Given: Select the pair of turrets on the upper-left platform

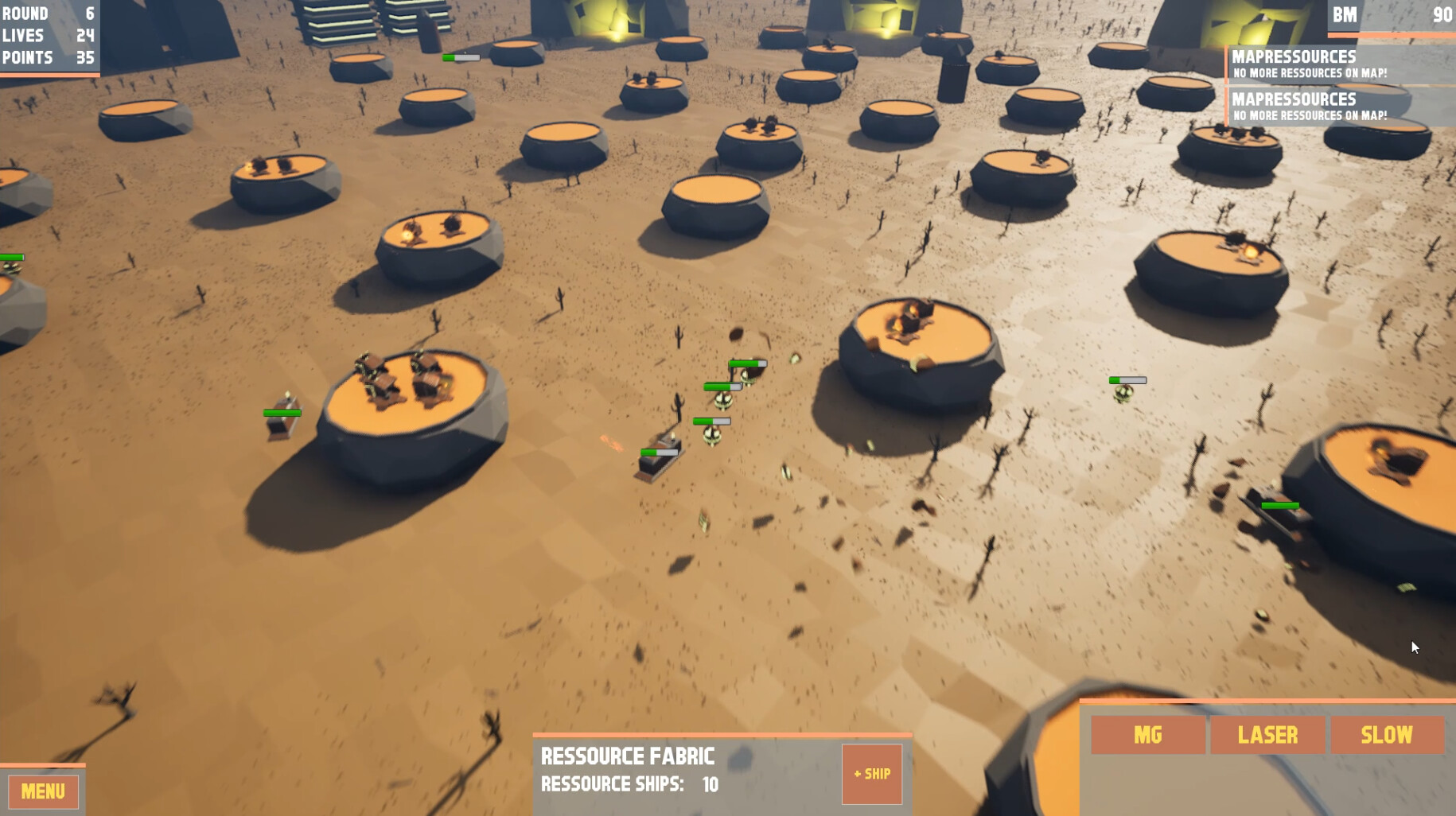Looking at the screenshot, I should click(x=271, y=163).
